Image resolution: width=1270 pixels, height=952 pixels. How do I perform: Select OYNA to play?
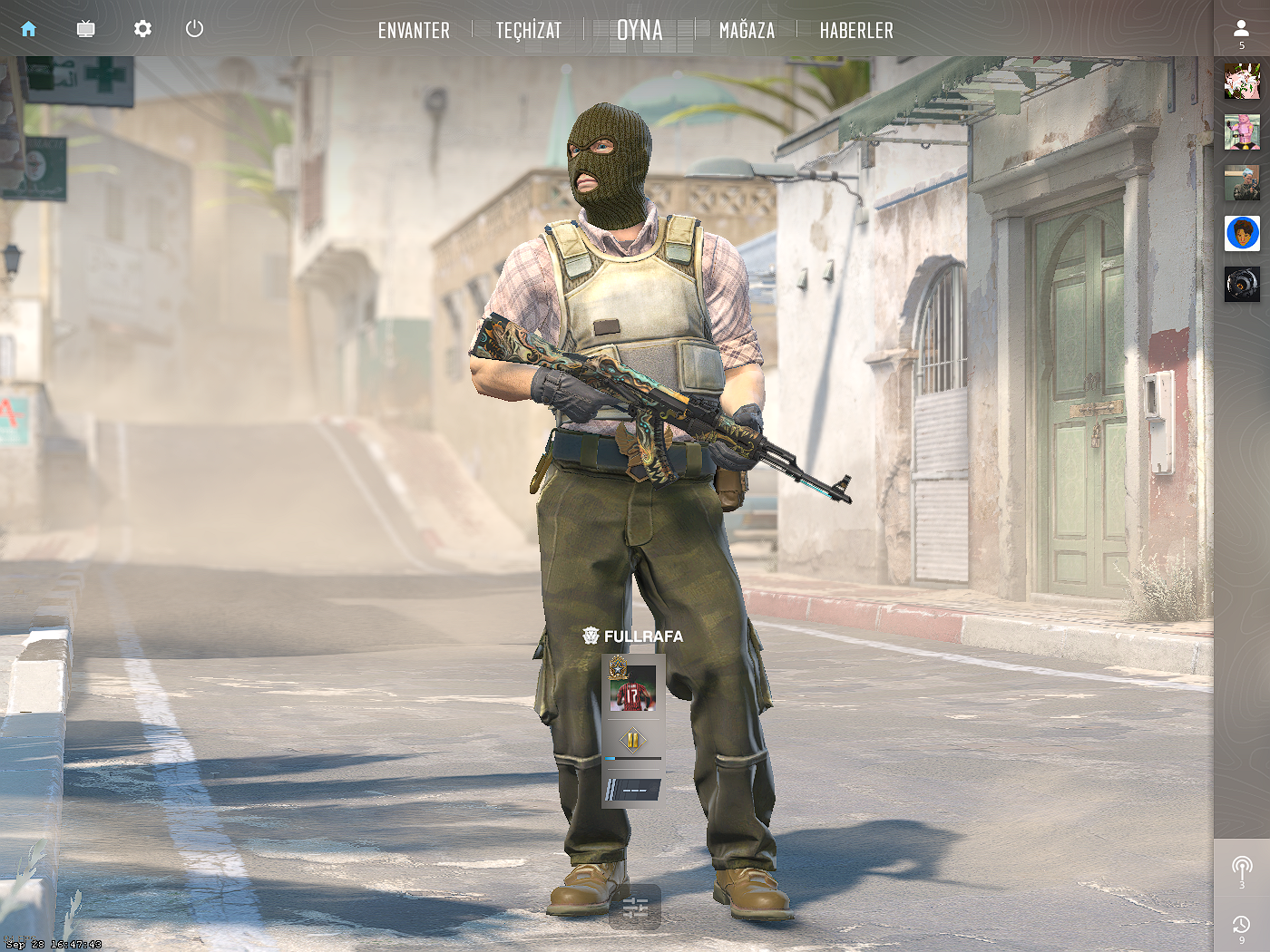(x=640, y=31)
